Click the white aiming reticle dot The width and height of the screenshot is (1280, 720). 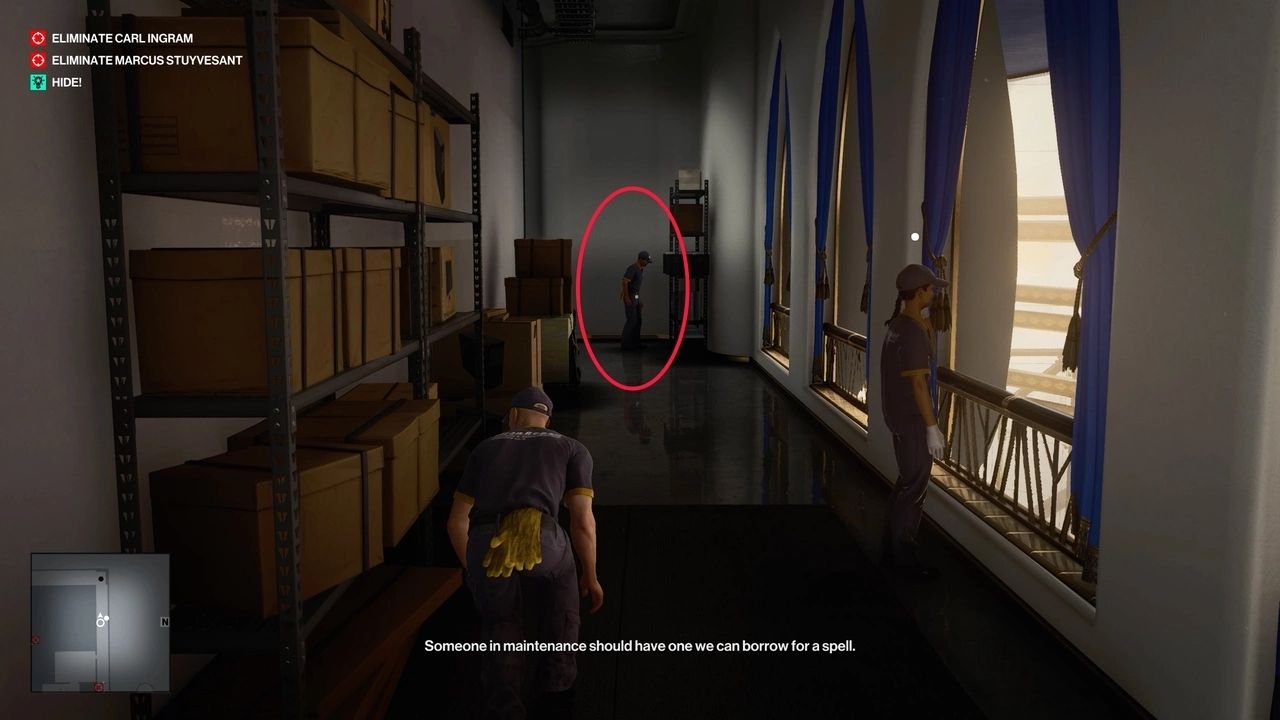point(914,236)
